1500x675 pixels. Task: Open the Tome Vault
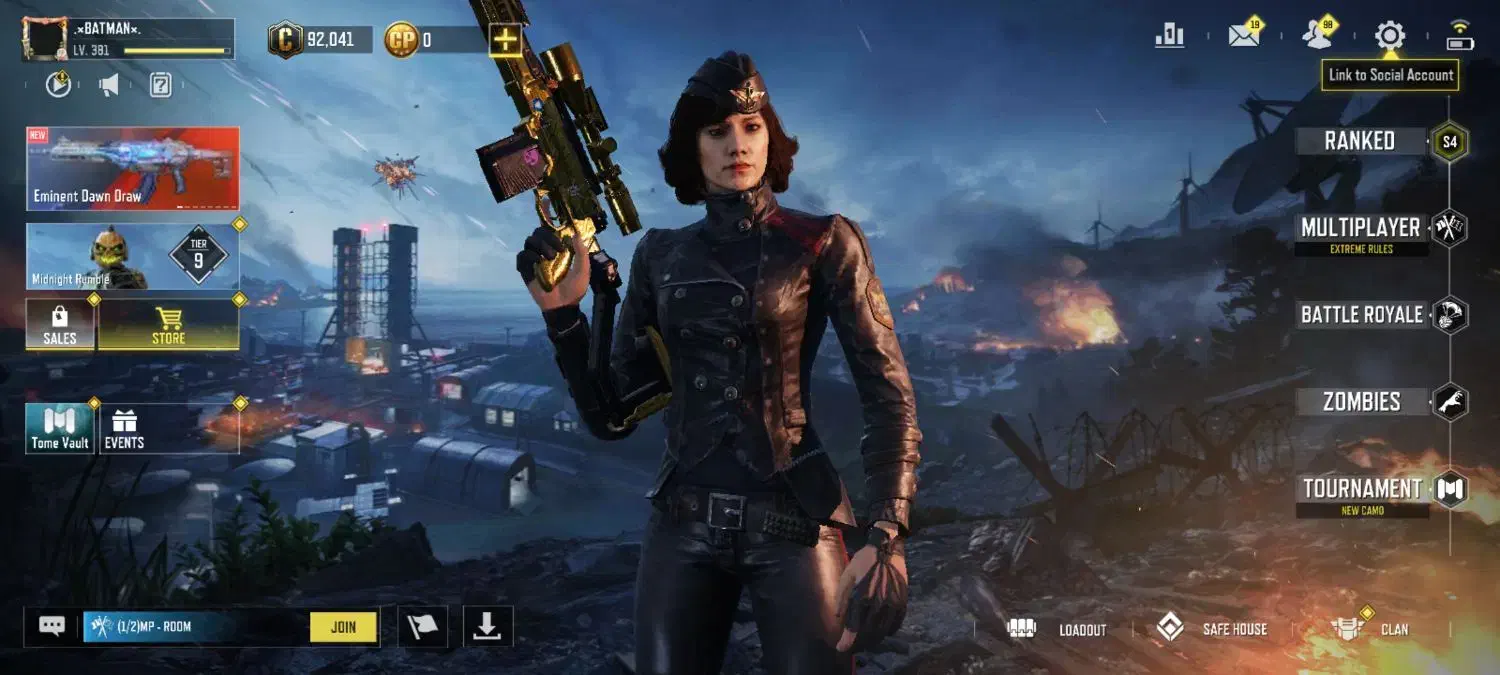coord(60,429)
